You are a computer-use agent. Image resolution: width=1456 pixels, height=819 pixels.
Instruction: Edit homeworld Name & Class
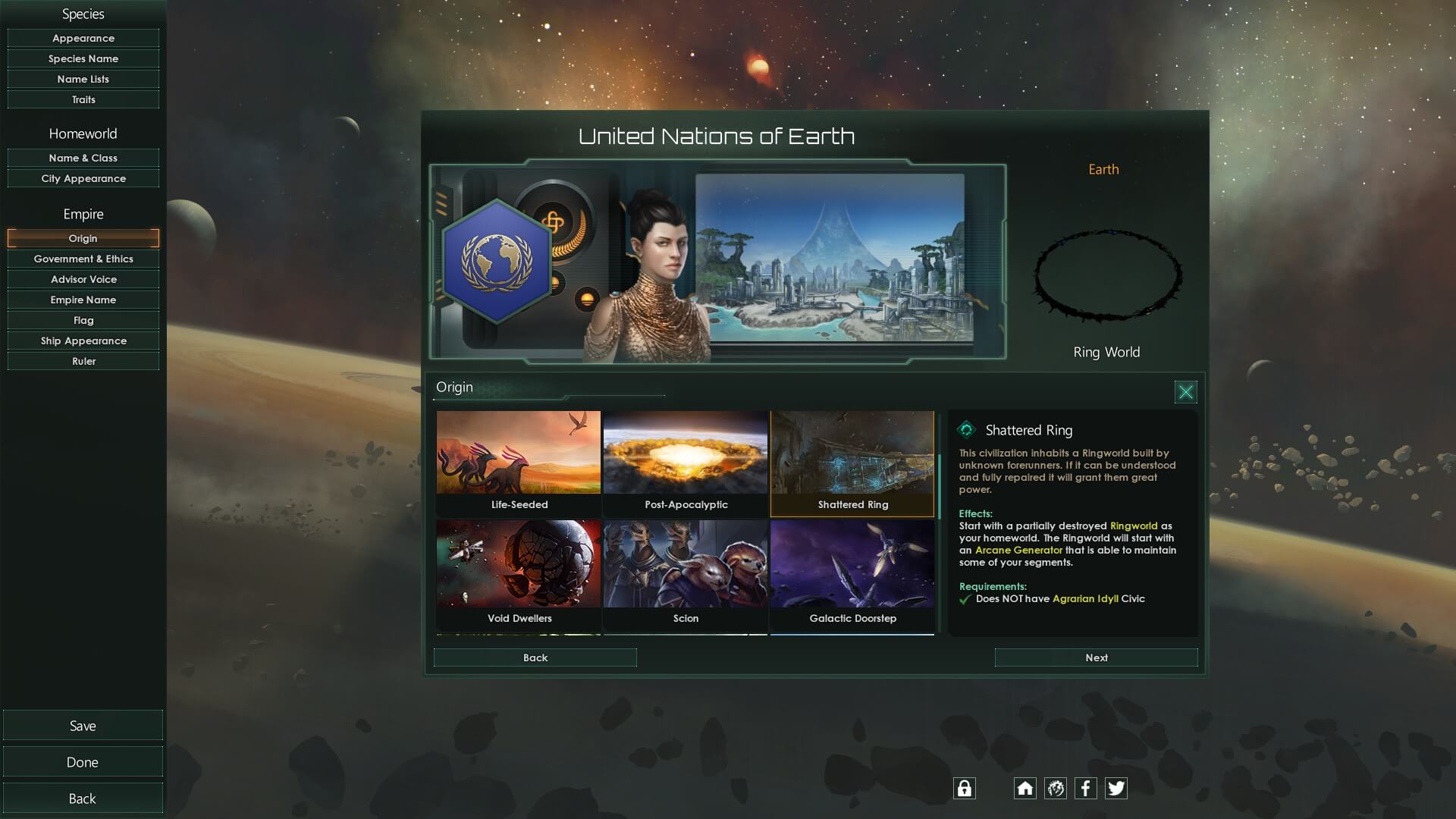pos(83,158)
